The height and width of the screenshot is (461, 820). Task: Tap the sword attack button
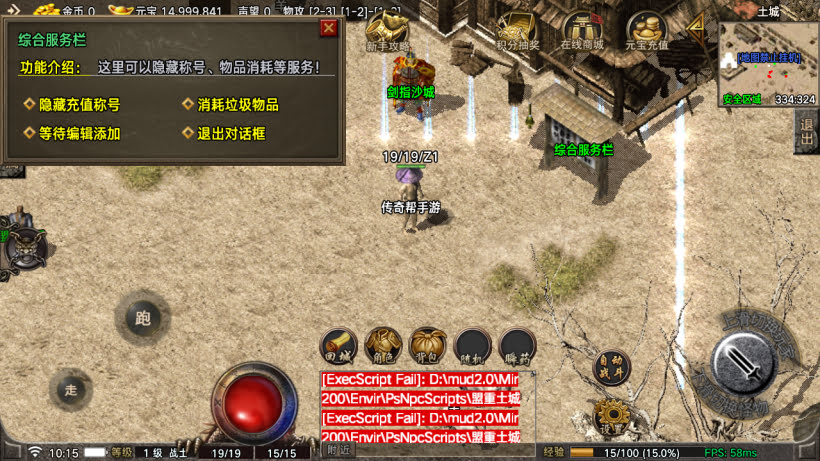coord(745,364)
